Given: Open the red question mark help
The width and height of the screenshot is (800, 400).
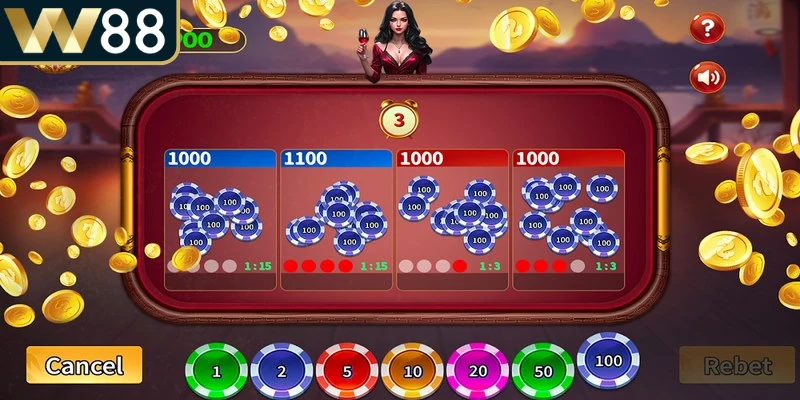Looking at the screenshot, I should pos(707,27).
